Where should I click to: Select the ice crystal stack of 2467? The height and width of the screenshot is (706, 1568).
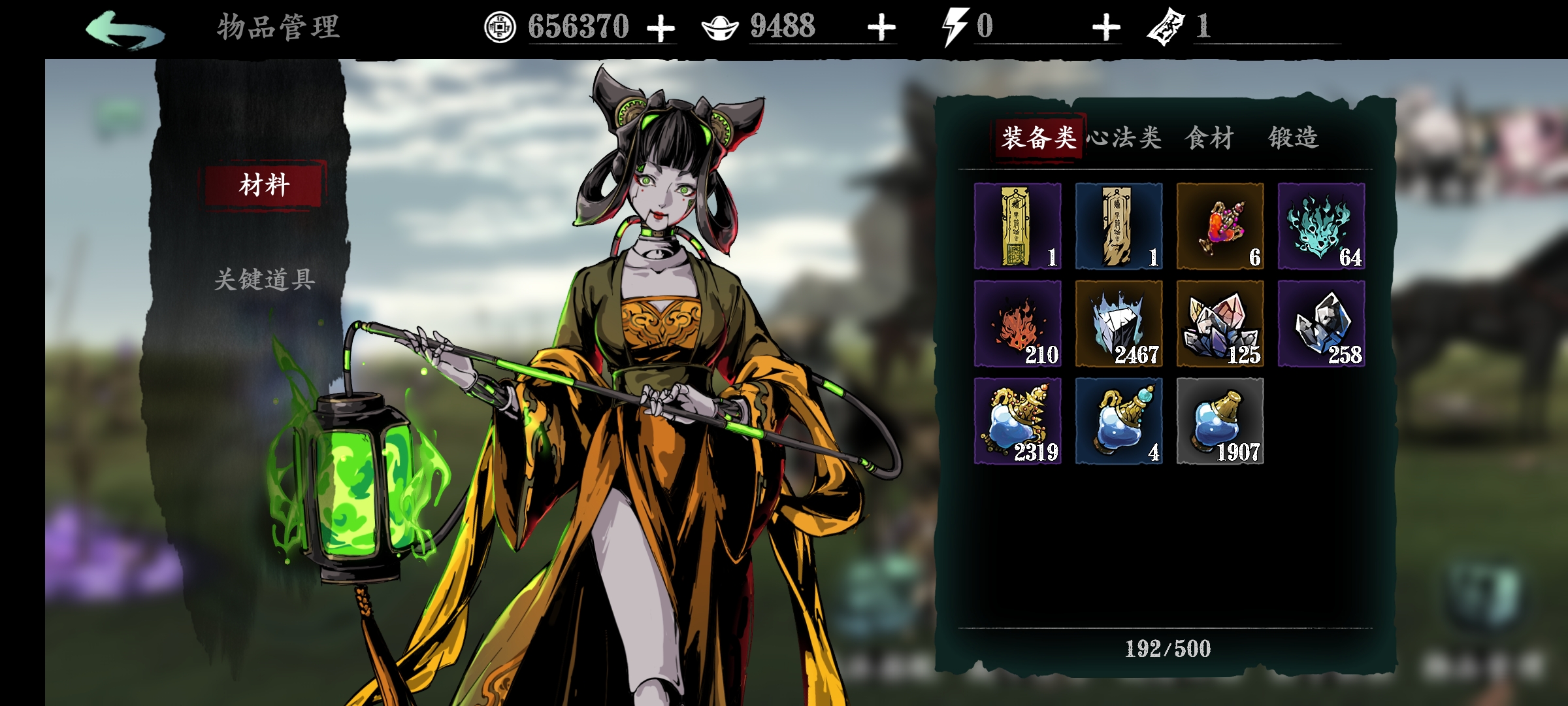tap(1119, 324)
